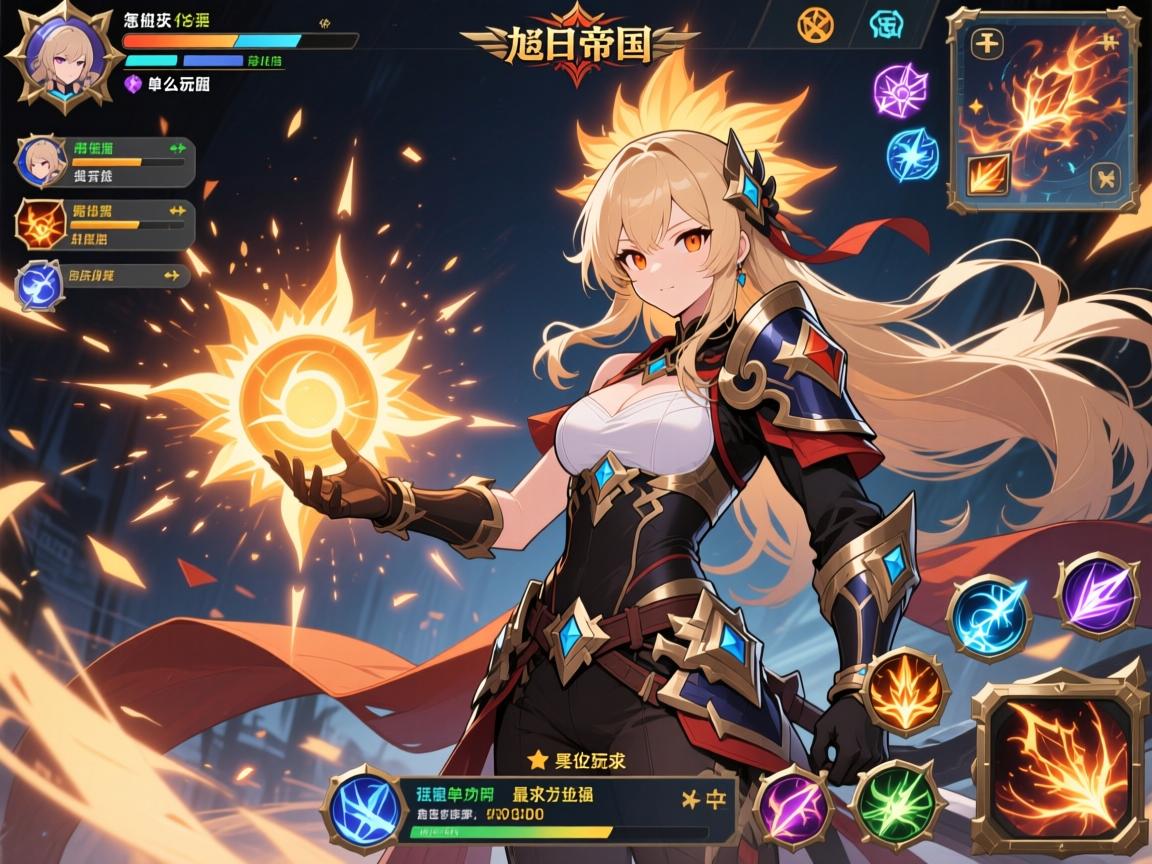Activate the glowing purple starburst rune
This screenshot has width=1152, height=864.
(x=900, y=91)
